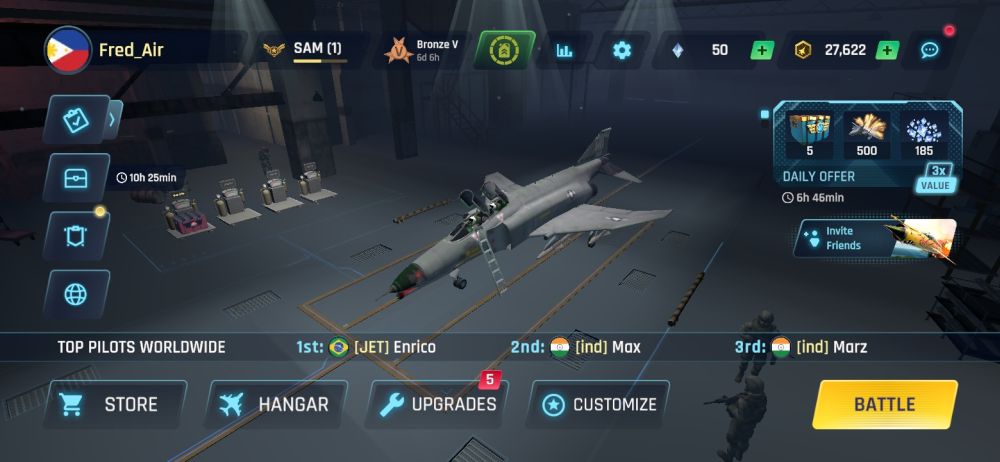The image size is (1000, 462).
Task: Select the CUSTOMIZE button
Action: click(x=598, y=404)
